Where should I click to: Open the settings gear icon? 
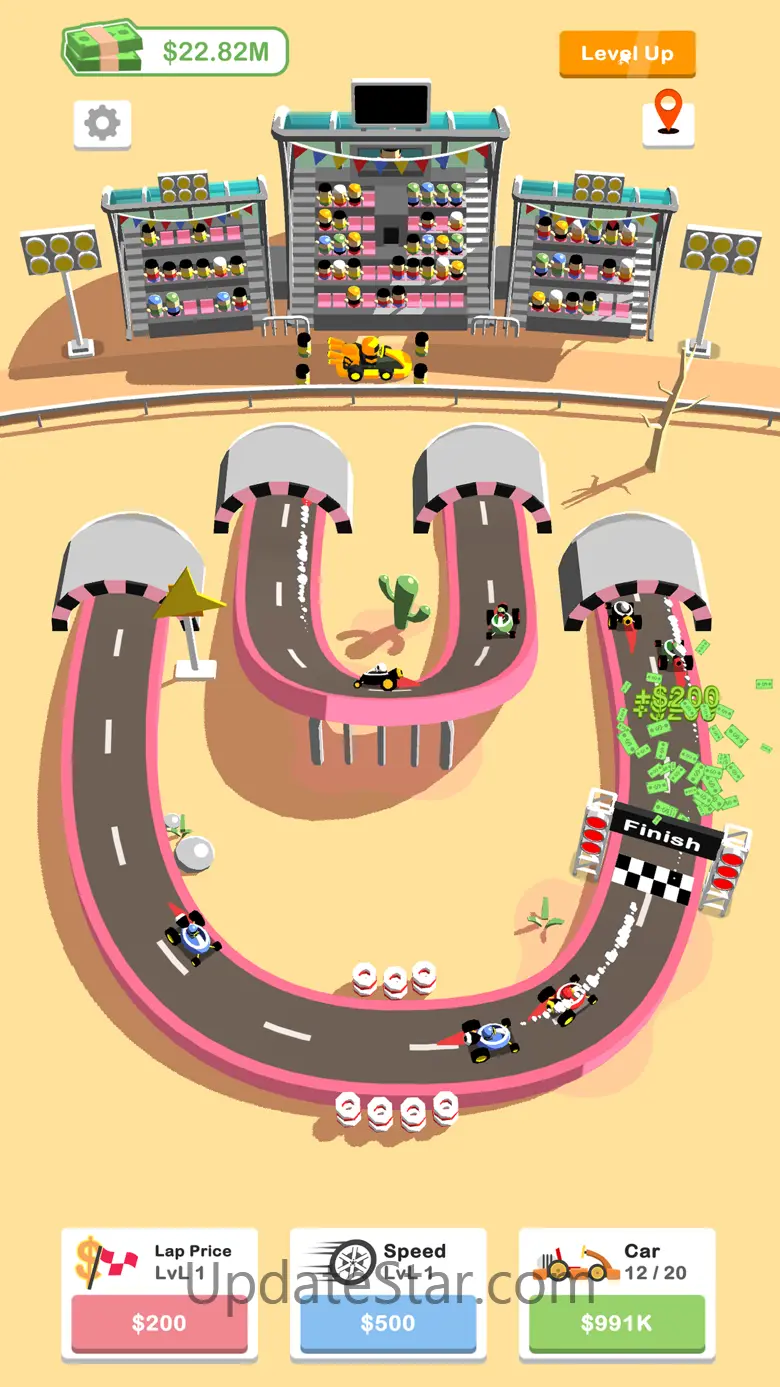coord(102,124)
